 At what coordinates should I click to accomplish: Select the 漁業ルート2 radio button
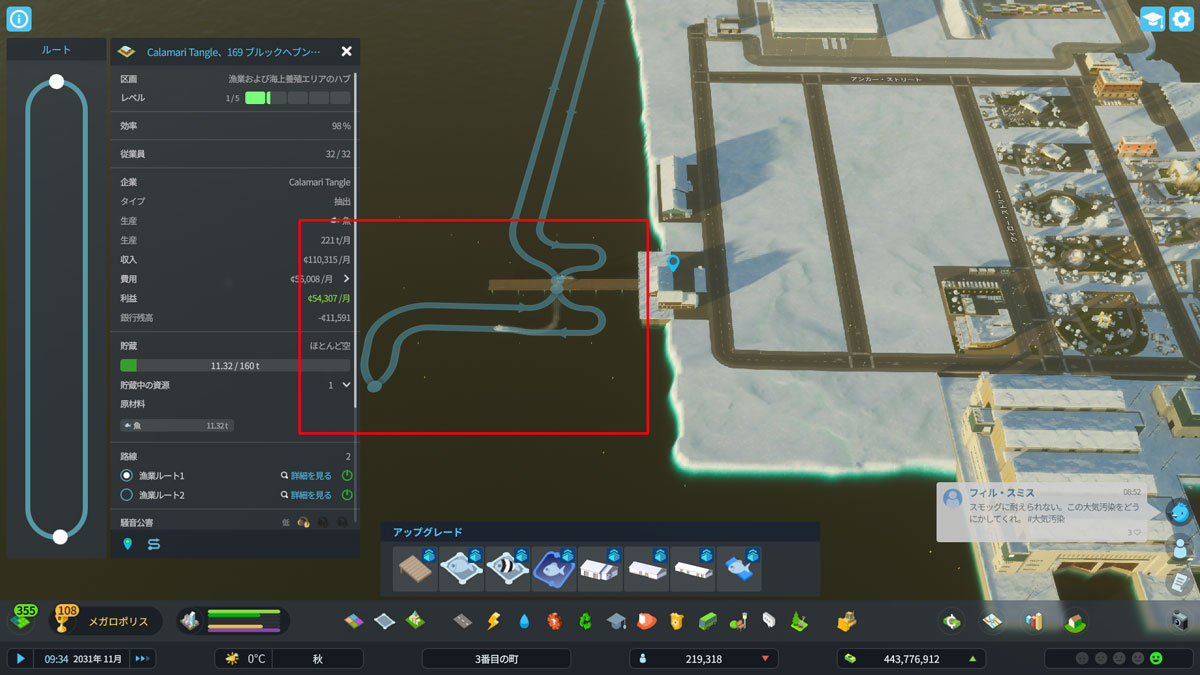click(x=127, y=495)
